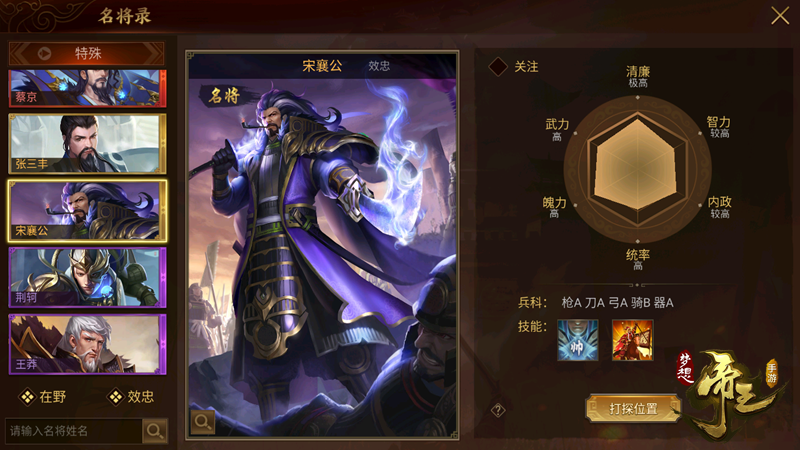Select 蔡京 from the general list
The image size is (800, 450).
[x=86, y=88]
